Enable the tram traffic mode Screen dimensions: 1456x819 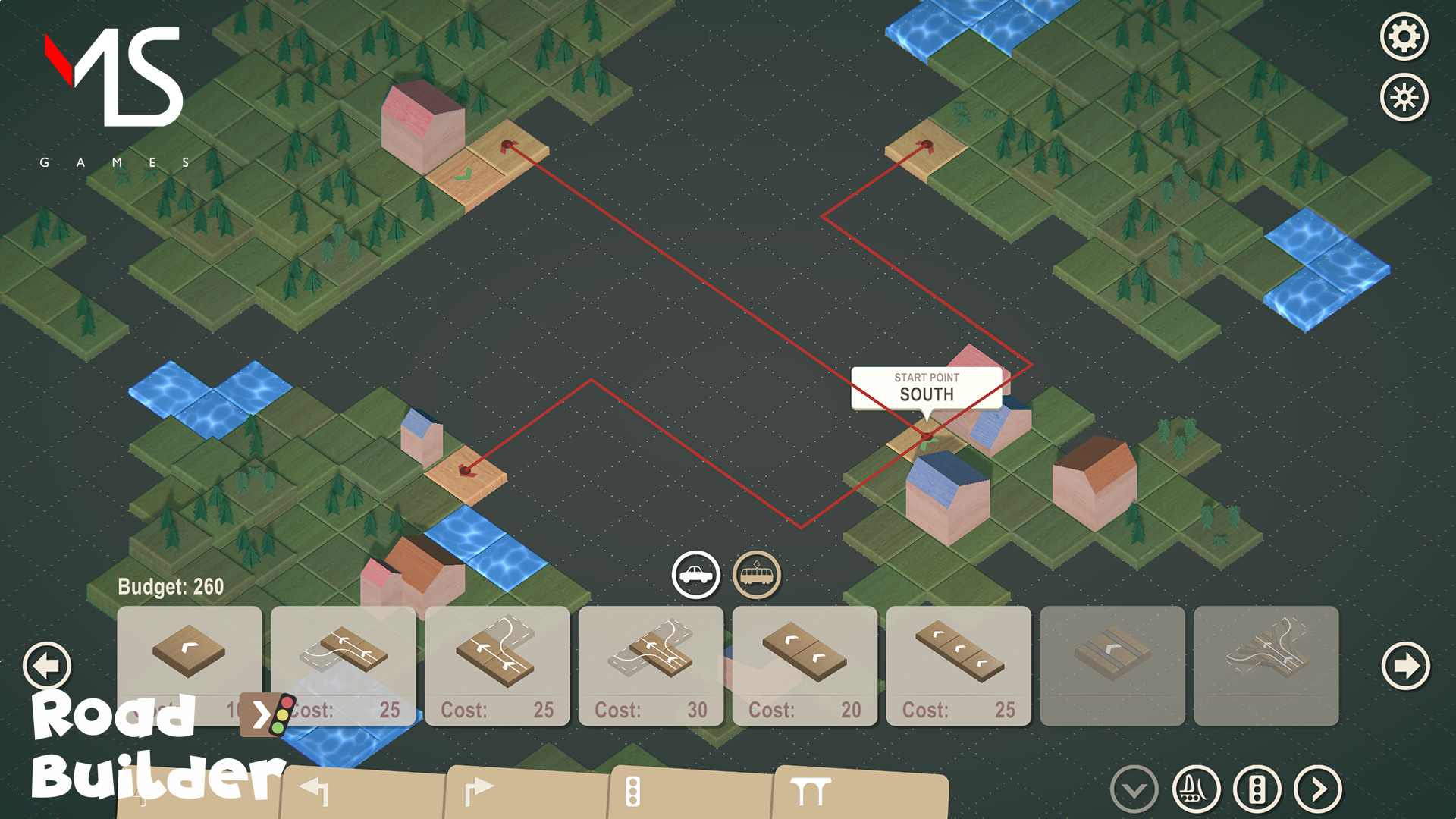click(x=756, y=575)
